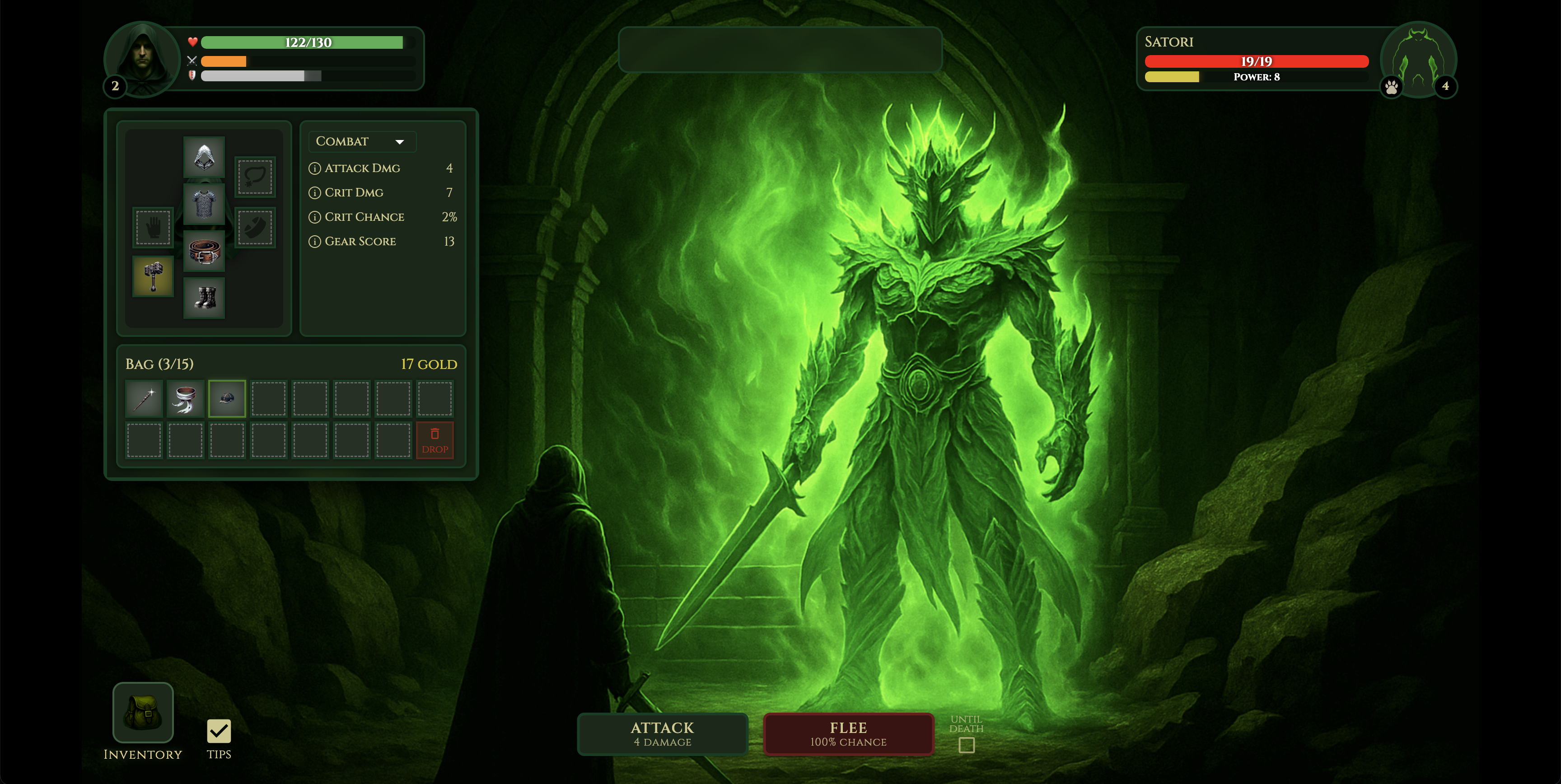Select the wand in the bag
This screenshot has height=784, width=1561.
[144, 399]
